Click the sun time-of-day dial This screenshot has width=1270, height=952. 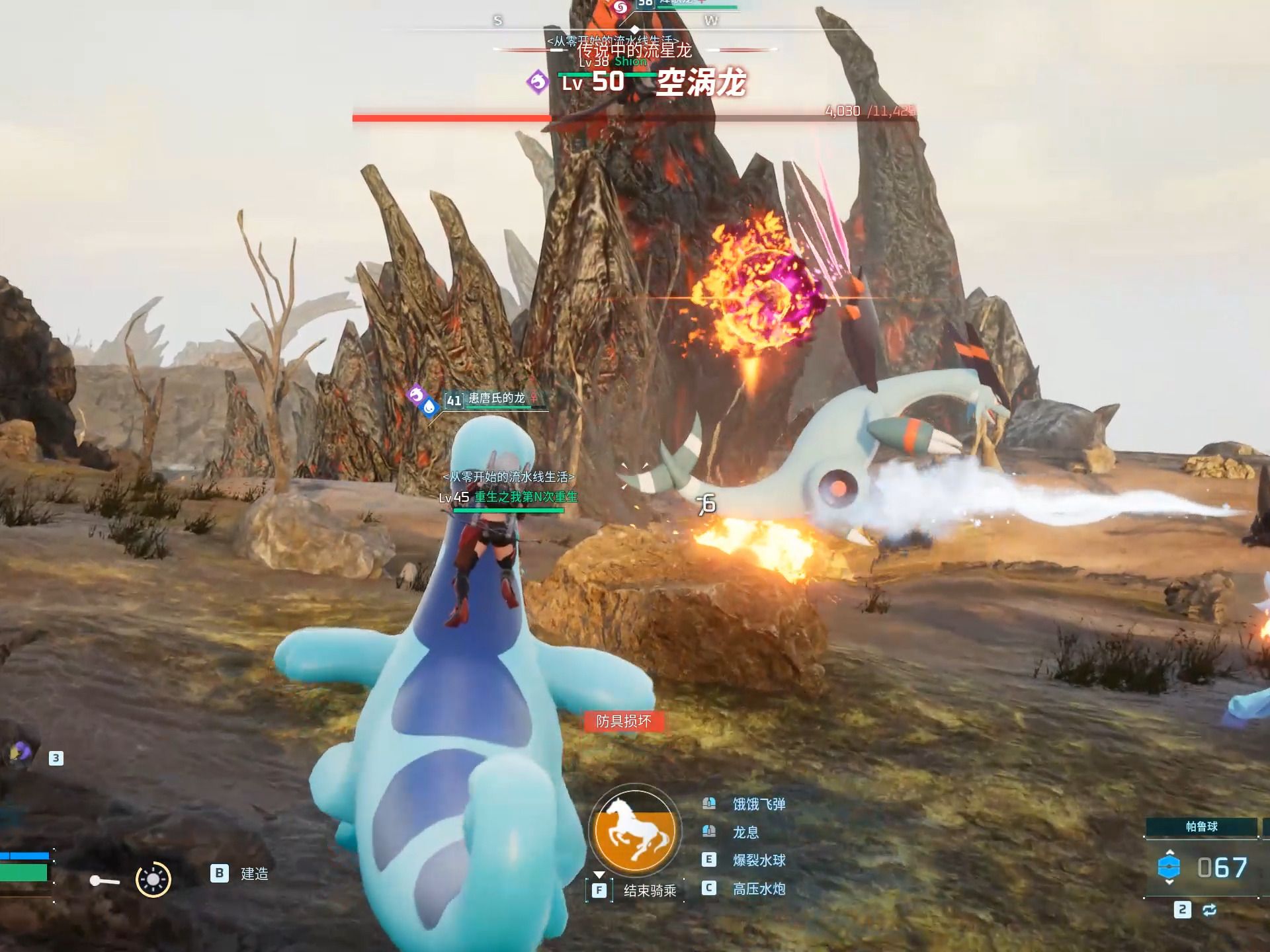tap(153, 879)
